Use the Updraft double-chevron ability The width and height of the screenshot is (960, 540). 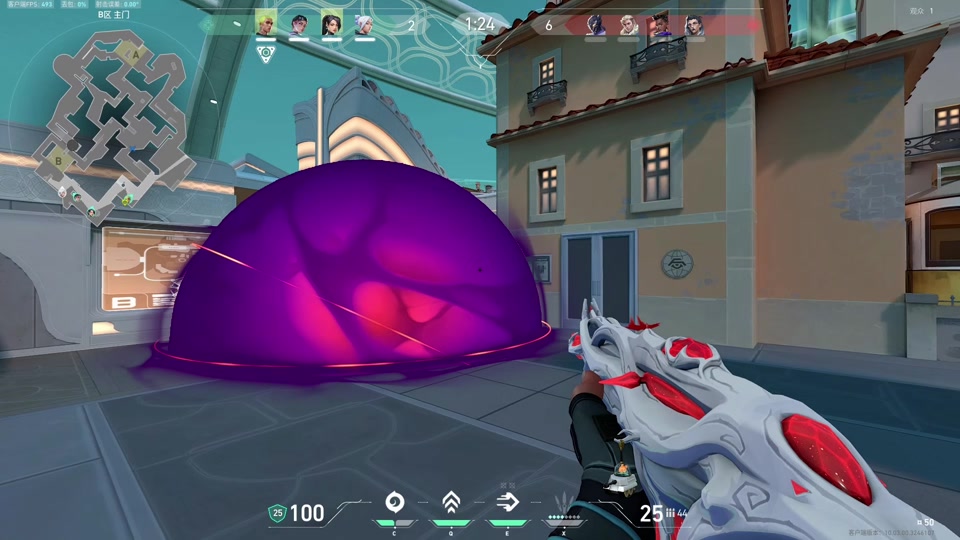450,502
